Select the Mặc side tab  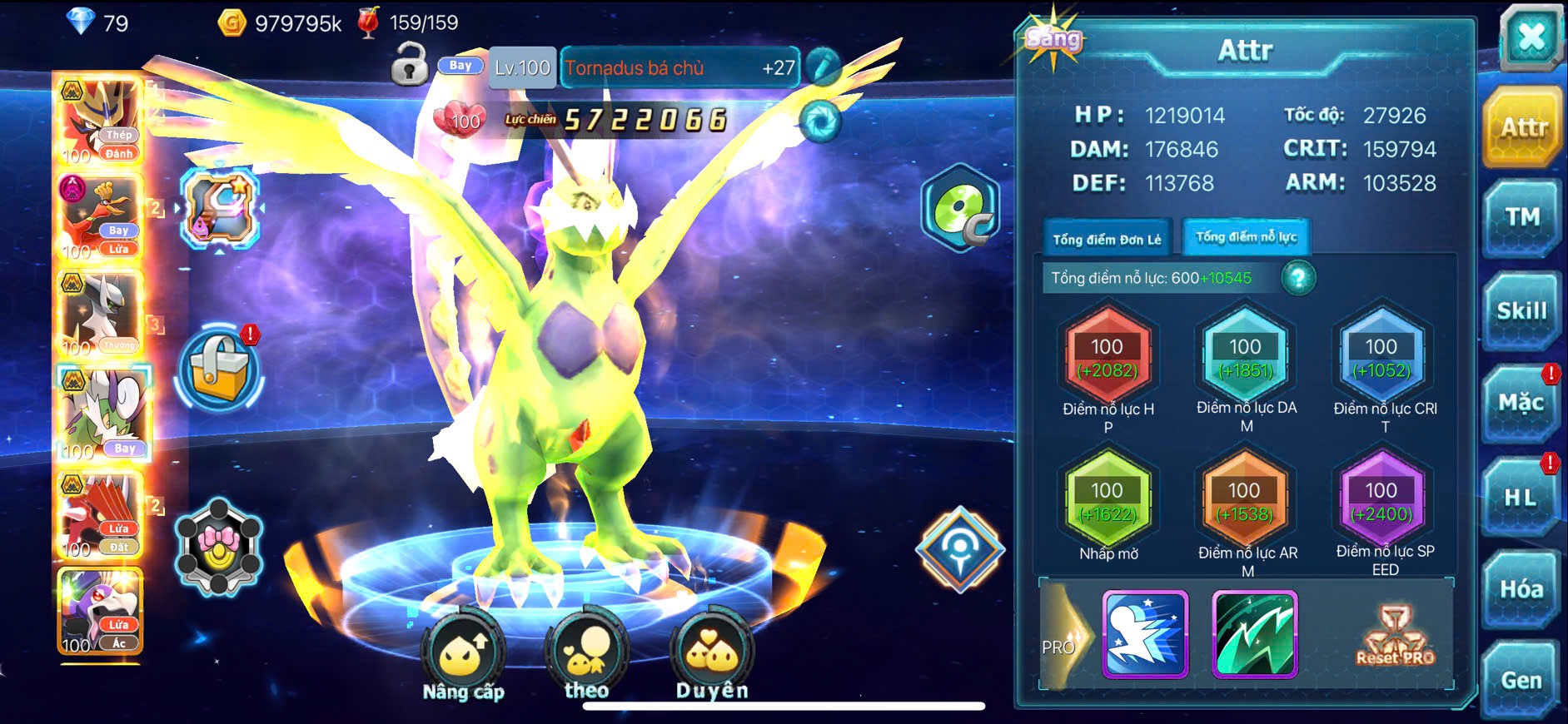click(x=1521, y=404)
